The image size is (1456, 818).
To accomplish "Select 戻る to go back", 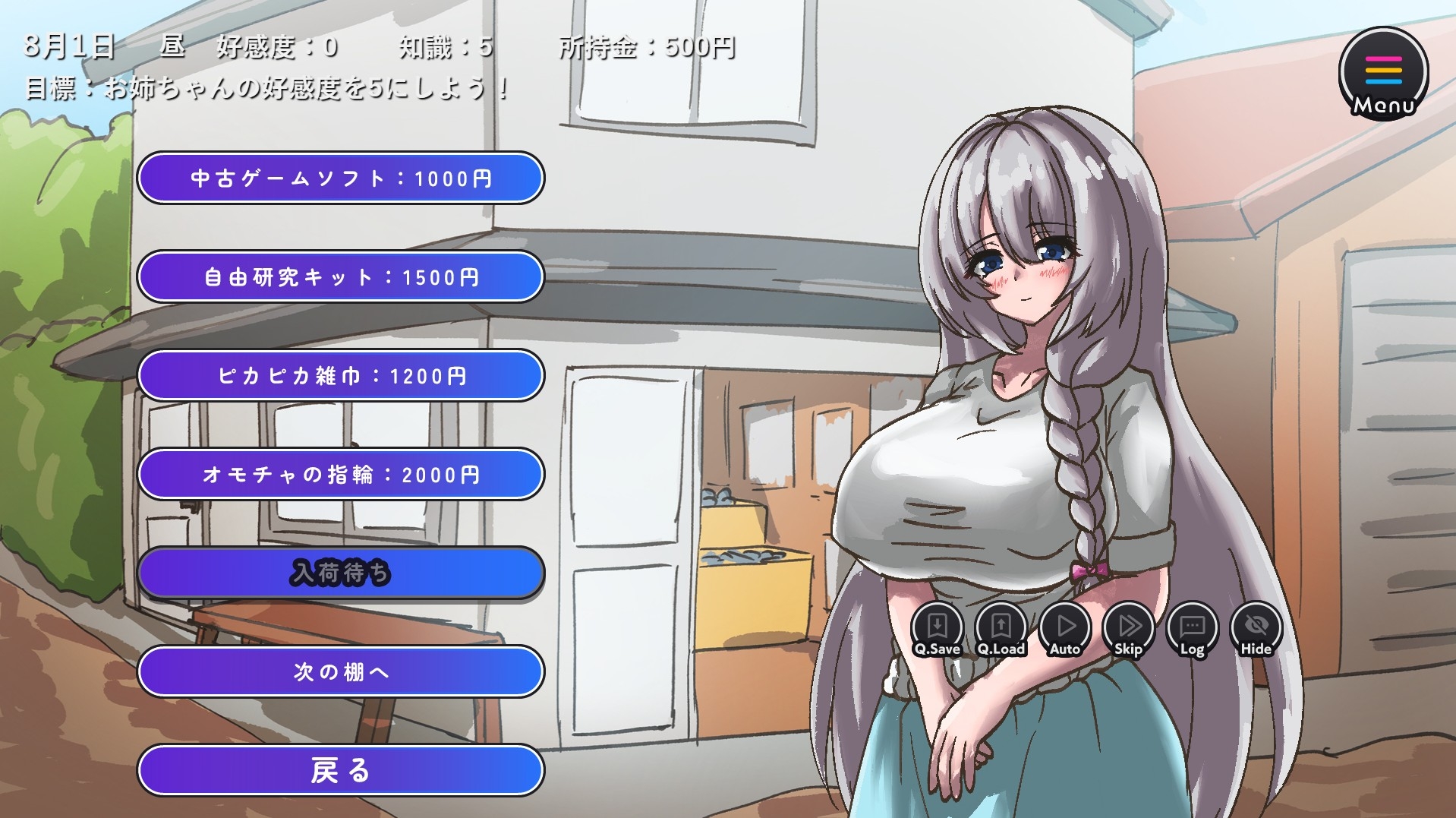I will coord(339,770).
